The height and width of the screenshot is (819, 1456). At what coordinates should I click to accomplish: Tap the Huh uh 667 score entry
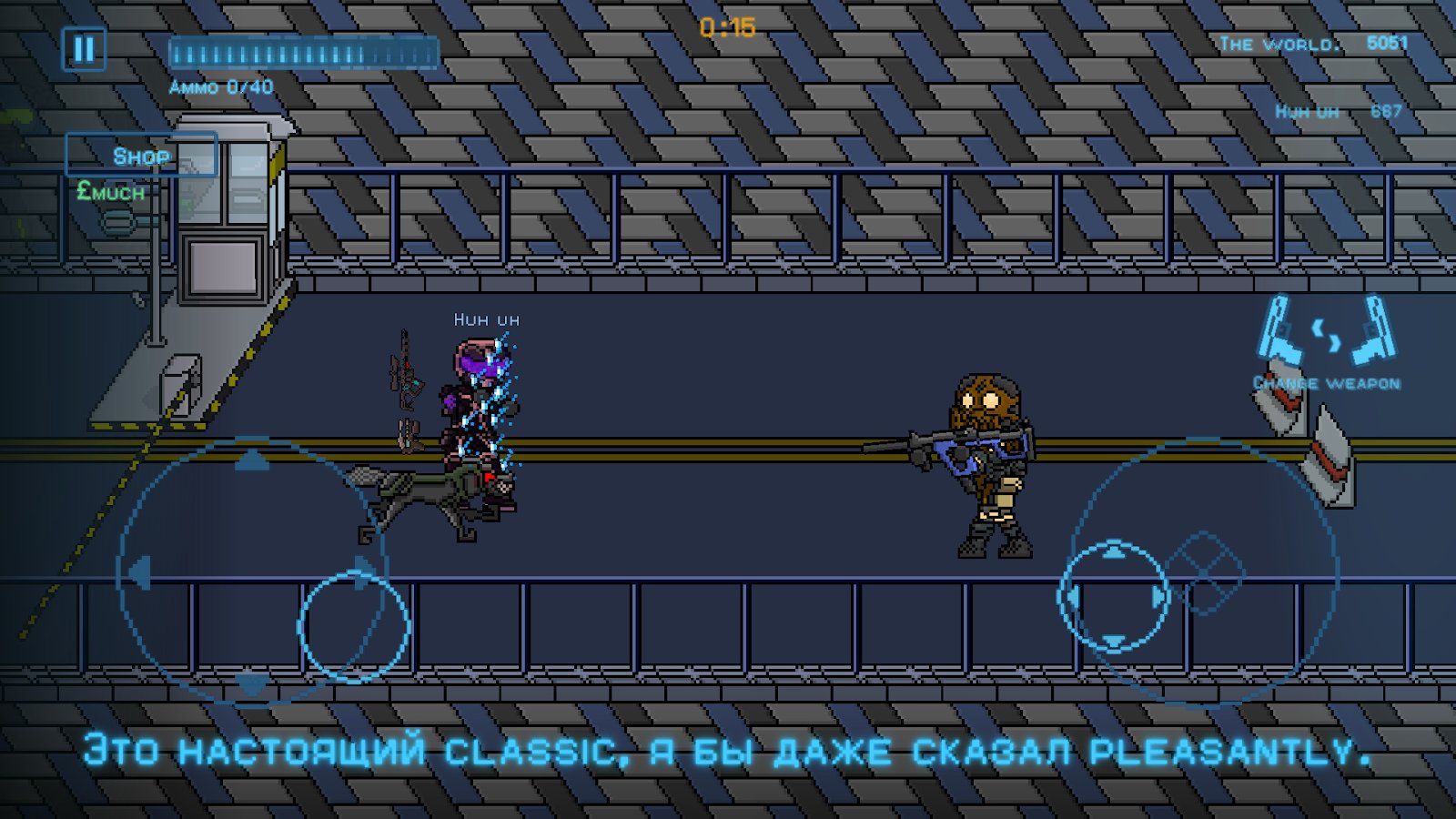pyautogui.click(x=1340, y=110)
